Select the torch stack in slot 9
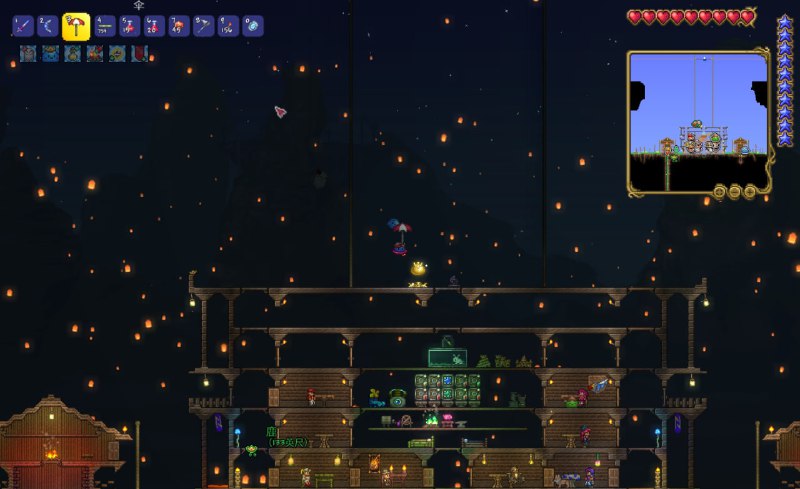Image resolution: width=800 pixels, height=489 pixels. 228,25
